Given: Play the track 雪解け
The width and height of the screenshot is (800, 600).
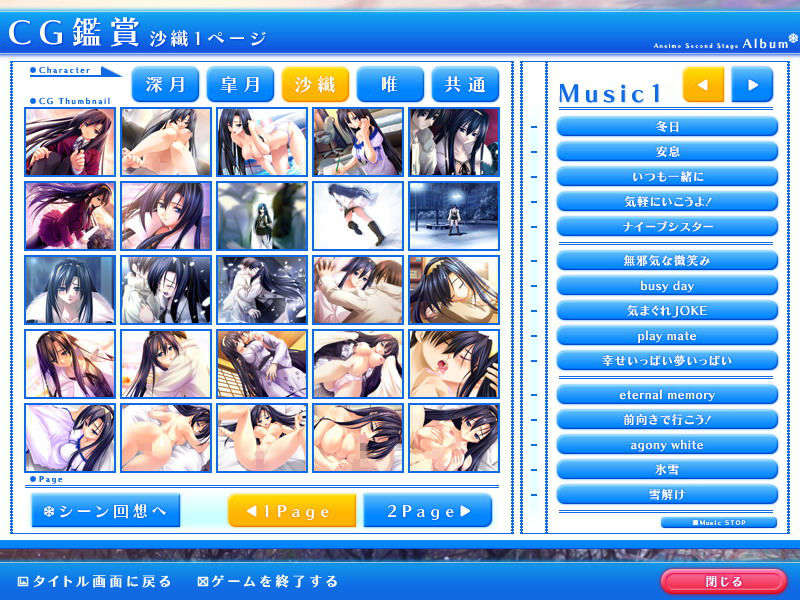Looking at the screenshot, I should point(667,494).
